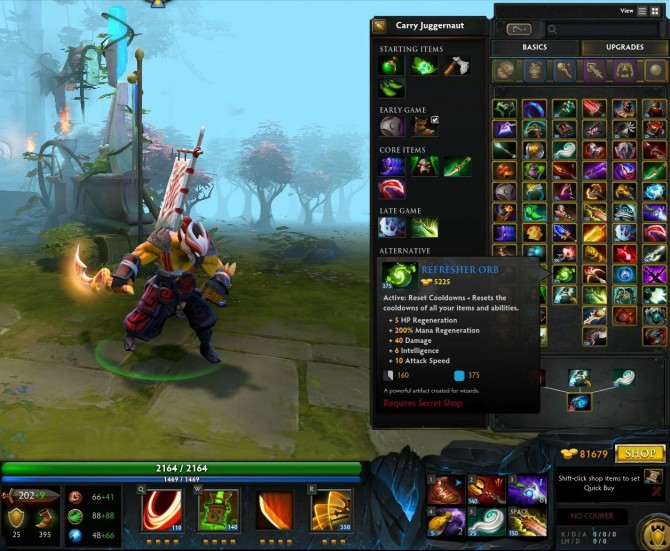Select the first gold shop category icon
670x551 pixels.
tap(505, 71)
